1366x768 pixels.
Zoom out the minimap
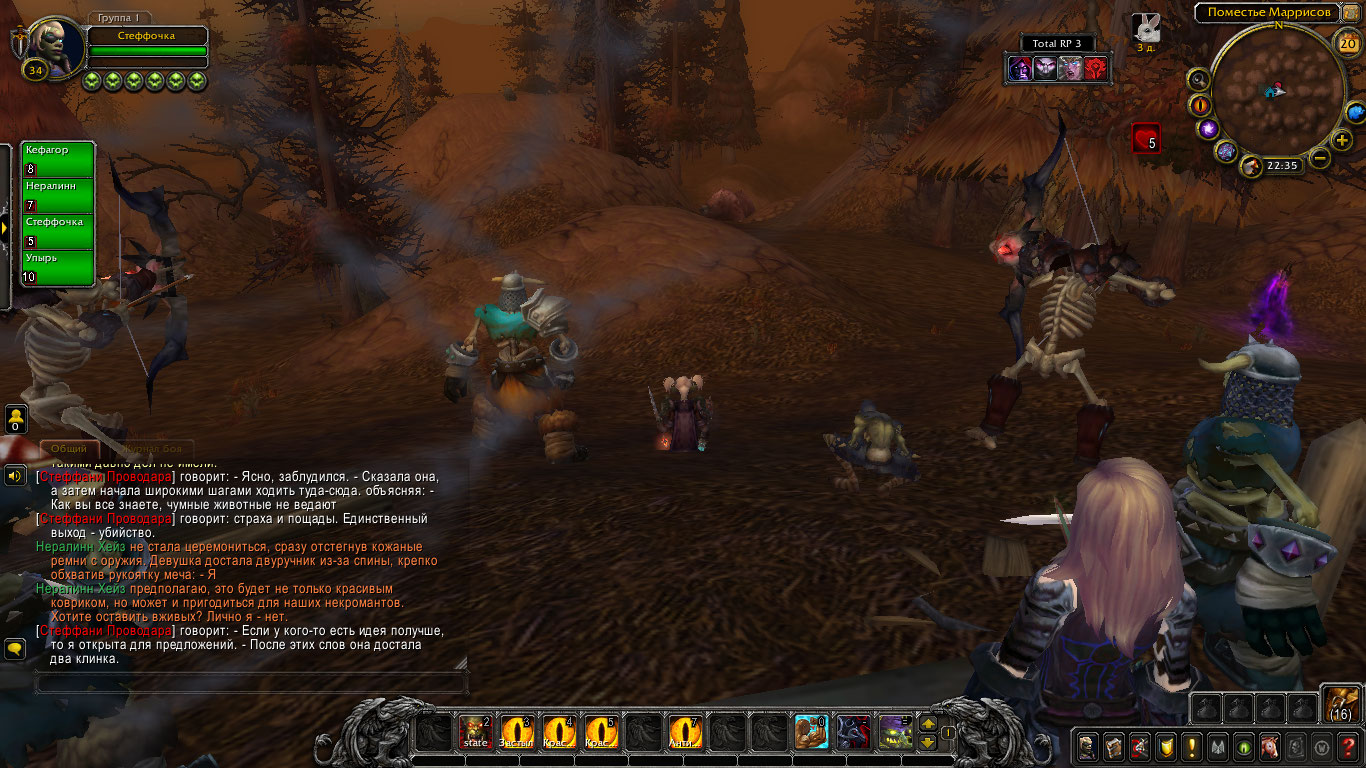tap(1320, 158)
